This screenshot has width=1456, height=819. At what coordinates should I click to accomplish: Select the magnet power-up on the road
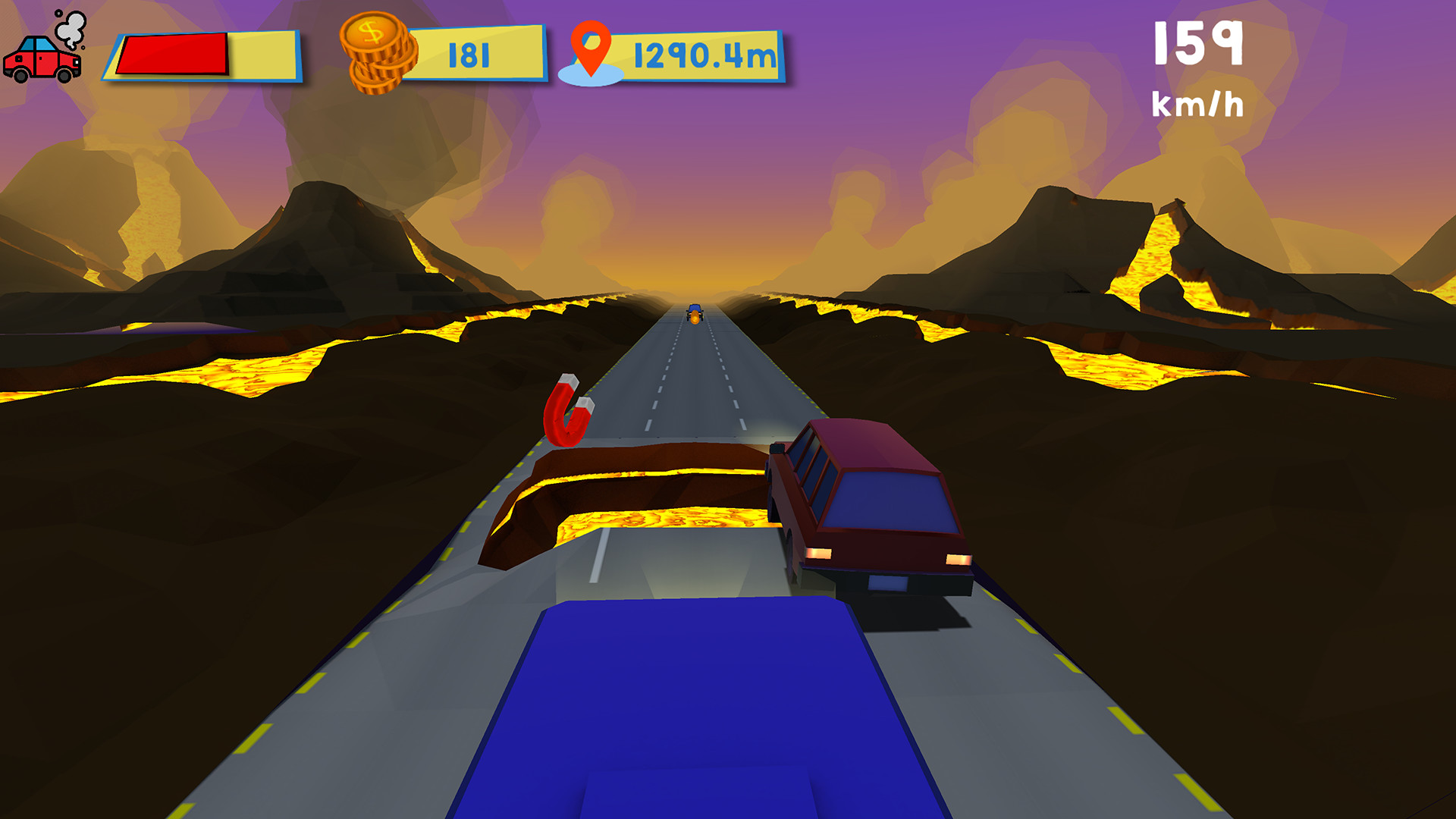570,413
